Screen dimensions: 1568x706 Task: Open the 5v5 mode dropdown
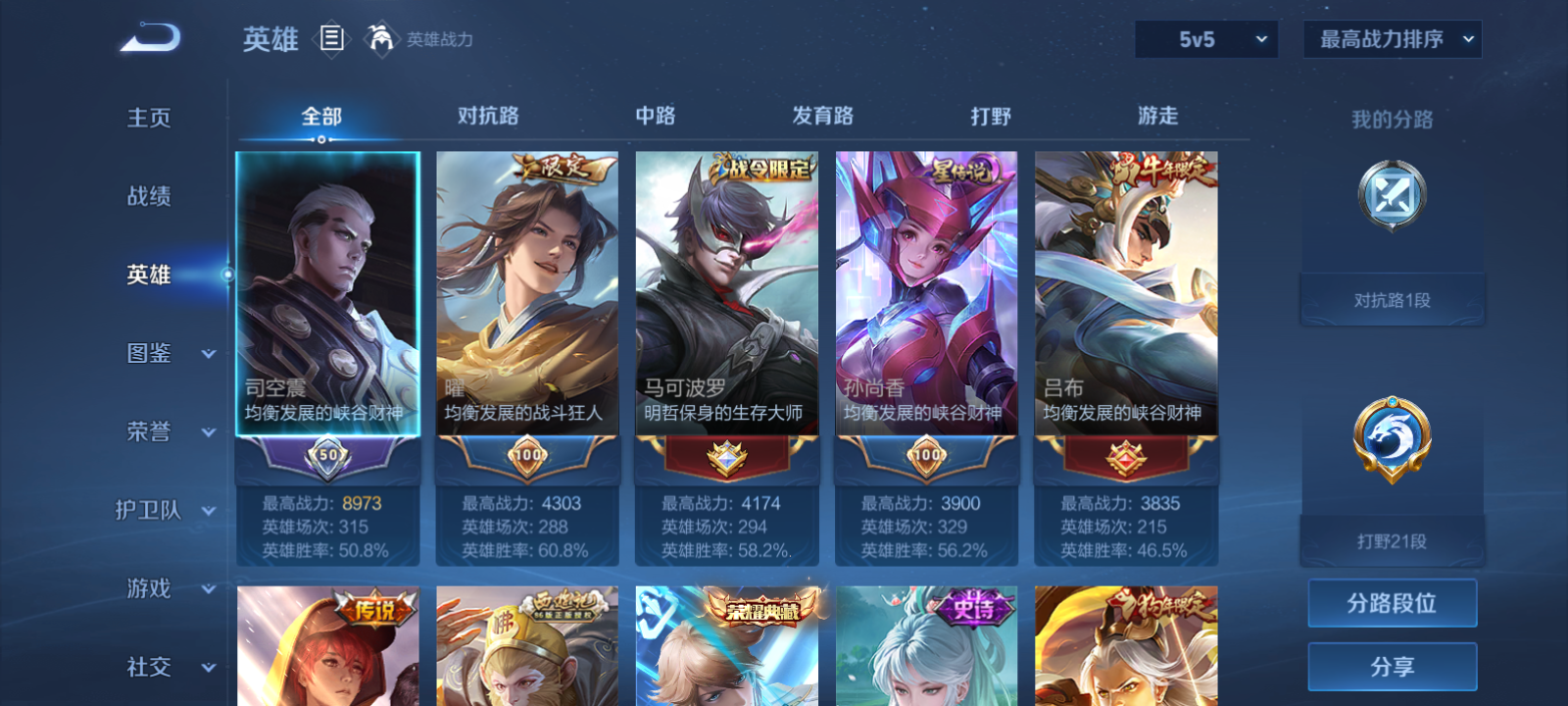(x=1205, y=39)
